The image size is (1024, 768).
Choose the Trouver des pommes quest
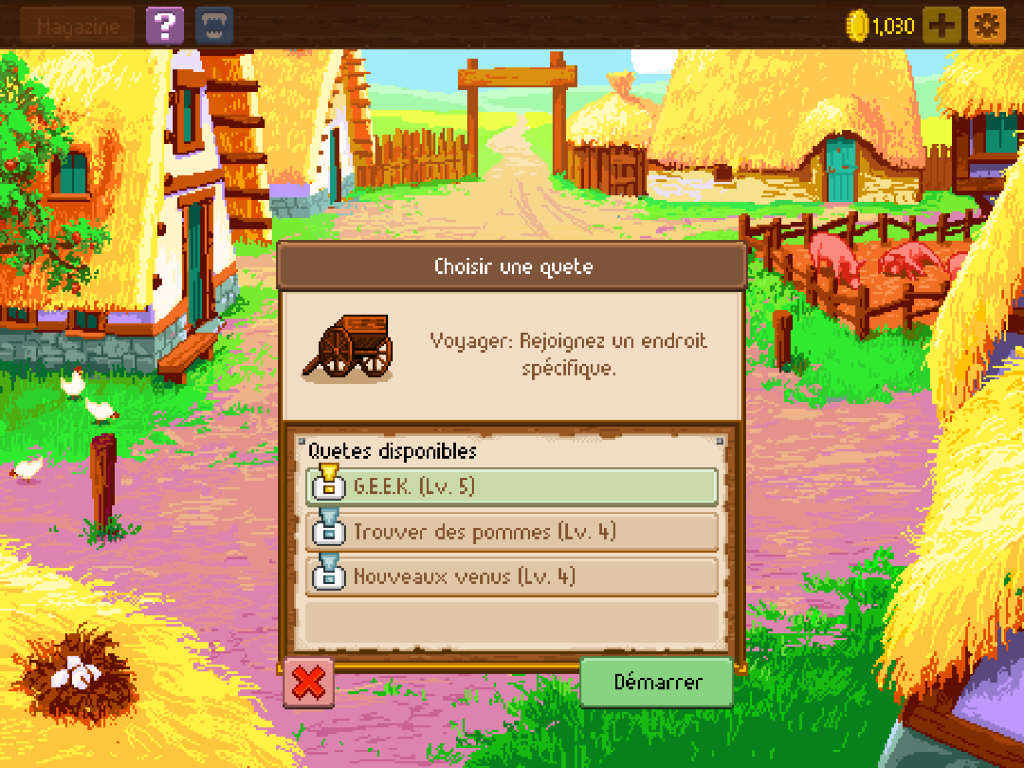point(512,532)
